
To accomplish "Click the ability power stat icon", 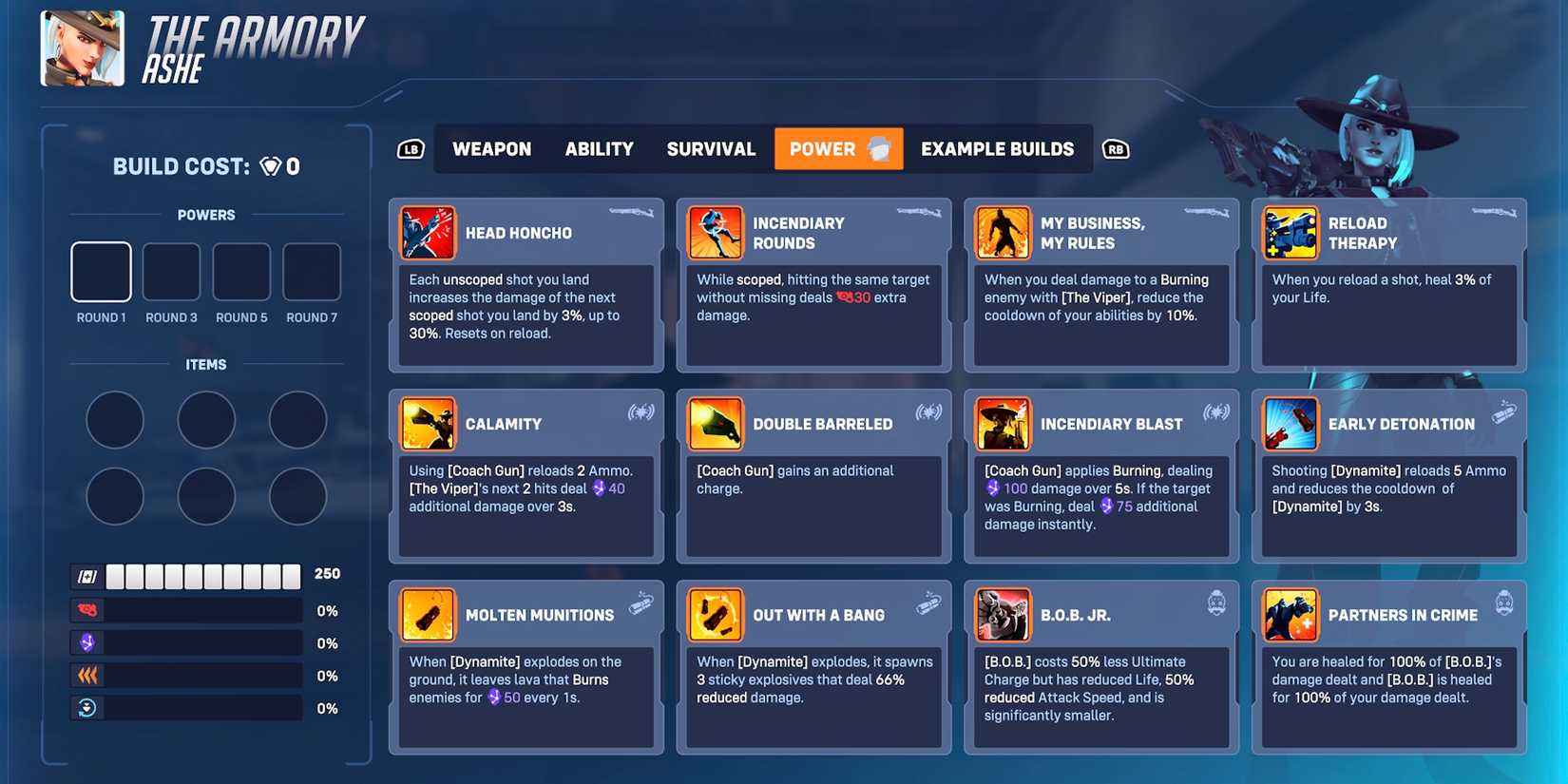I will [x=86, y=642].
